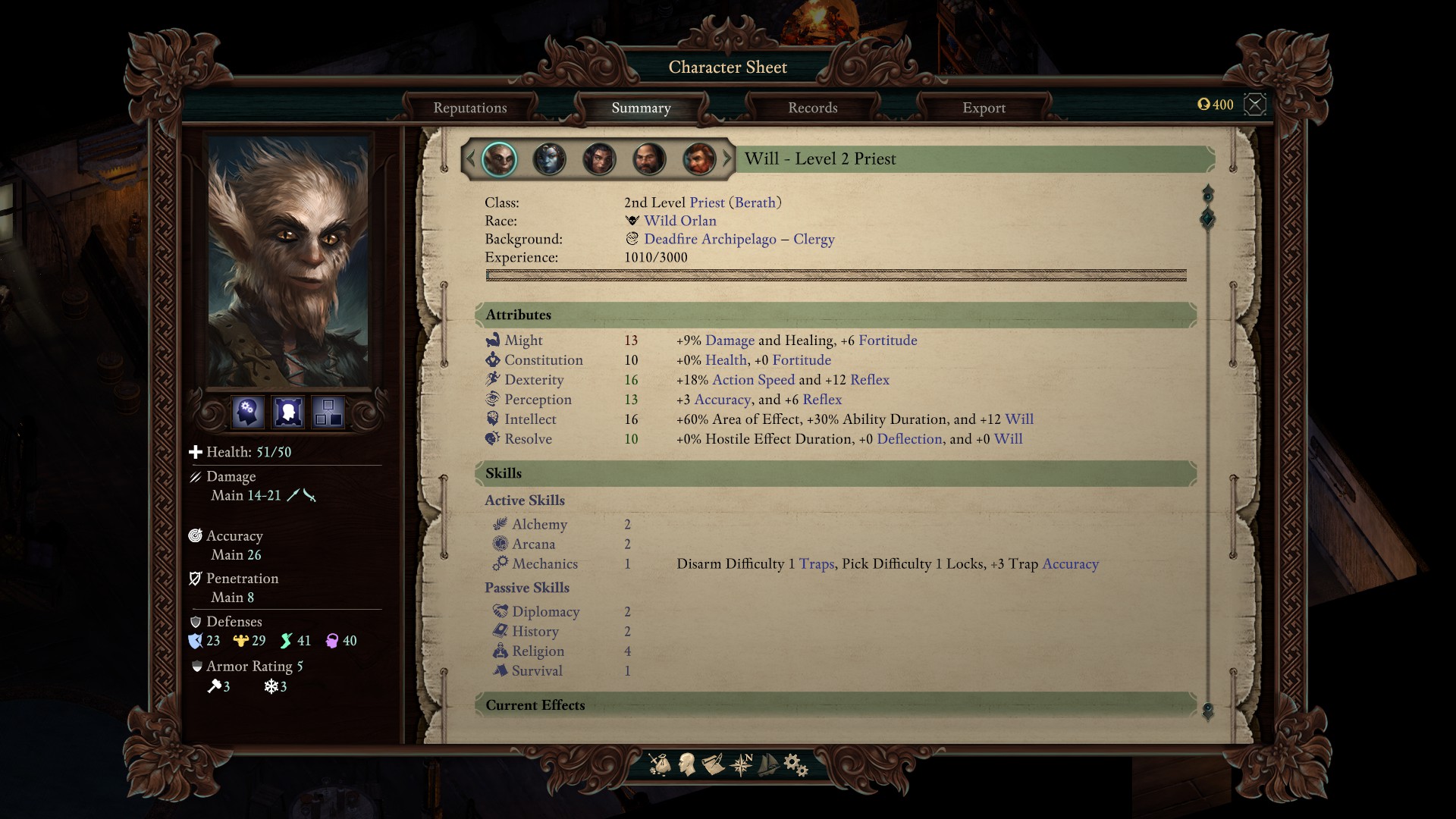Open the Deadfire Archipelago – Clergy background link
1456x819 pixels.
[x=739, y=239]
